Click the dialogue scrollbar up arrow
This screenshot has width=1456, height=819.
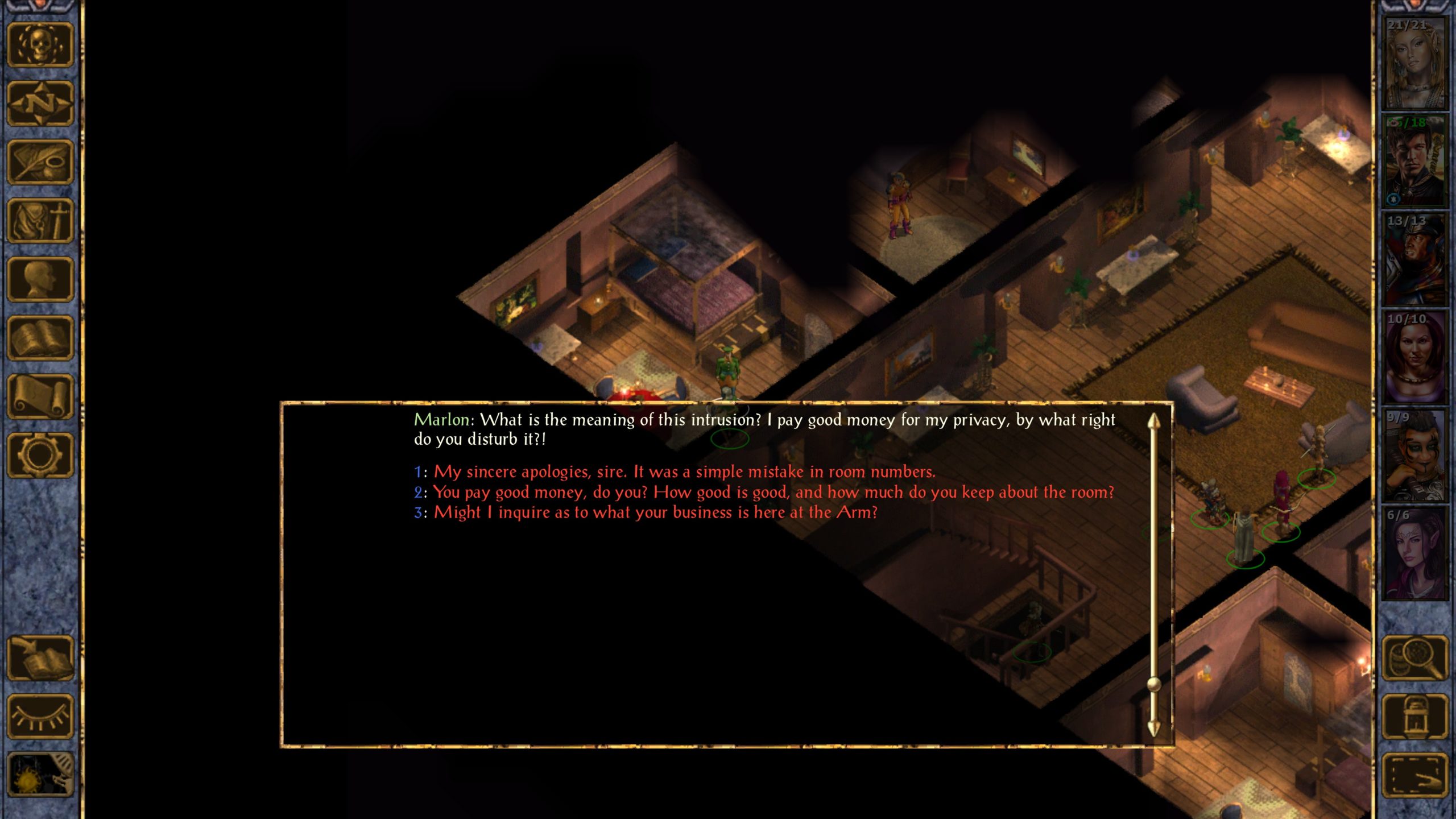(1153, 422)
